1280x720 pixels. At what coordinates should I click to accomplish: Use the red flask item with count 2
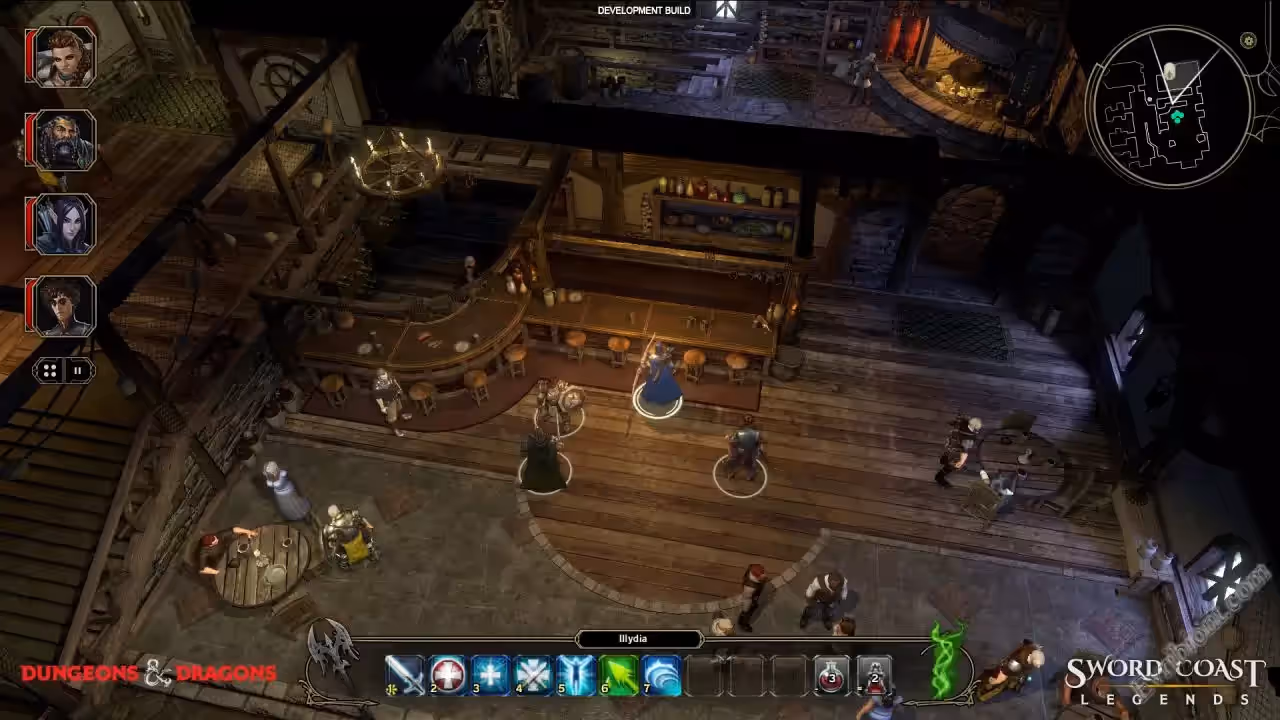click(x=875, y=676)
